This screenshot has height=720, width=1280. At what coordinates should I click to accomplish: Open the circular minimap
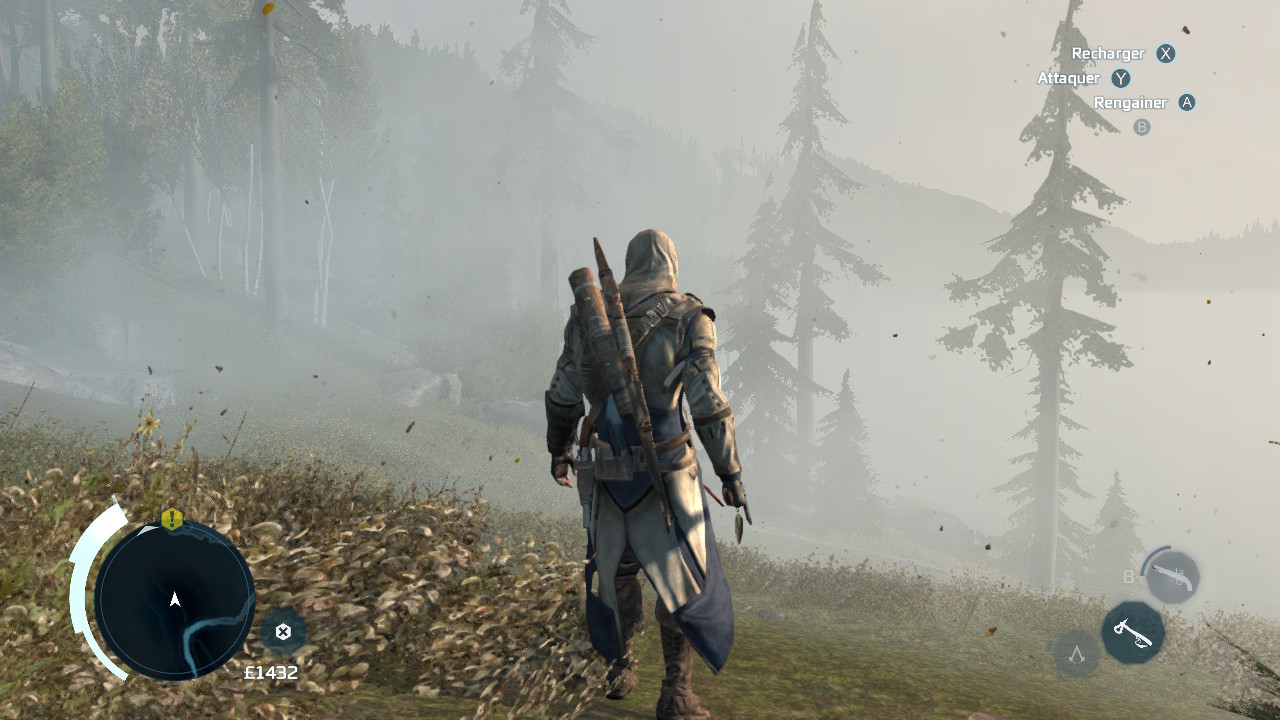click(175, 600)
